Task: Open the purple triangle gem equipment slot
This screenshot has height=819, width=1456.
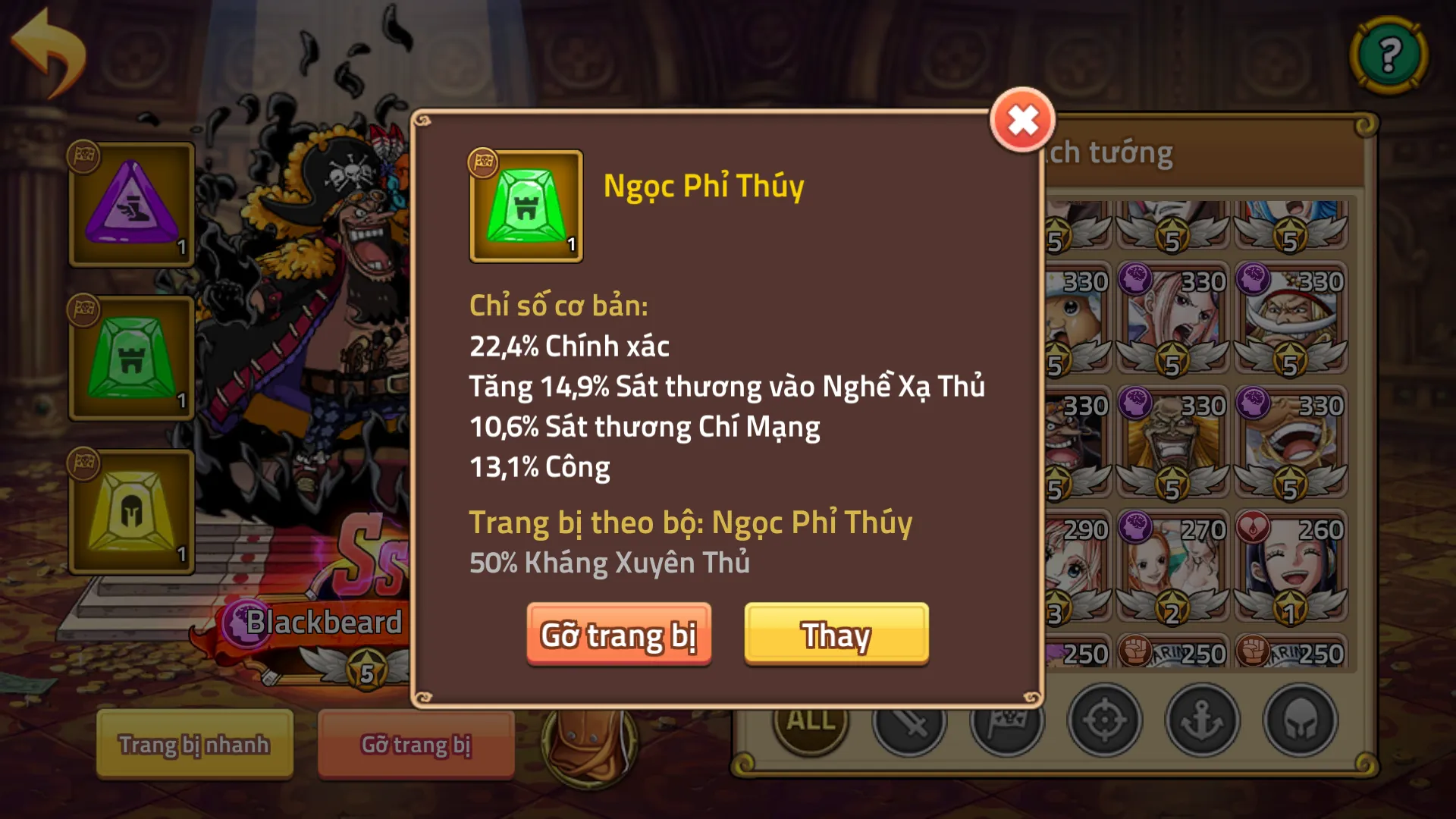Action: click(x=131, y=203)
